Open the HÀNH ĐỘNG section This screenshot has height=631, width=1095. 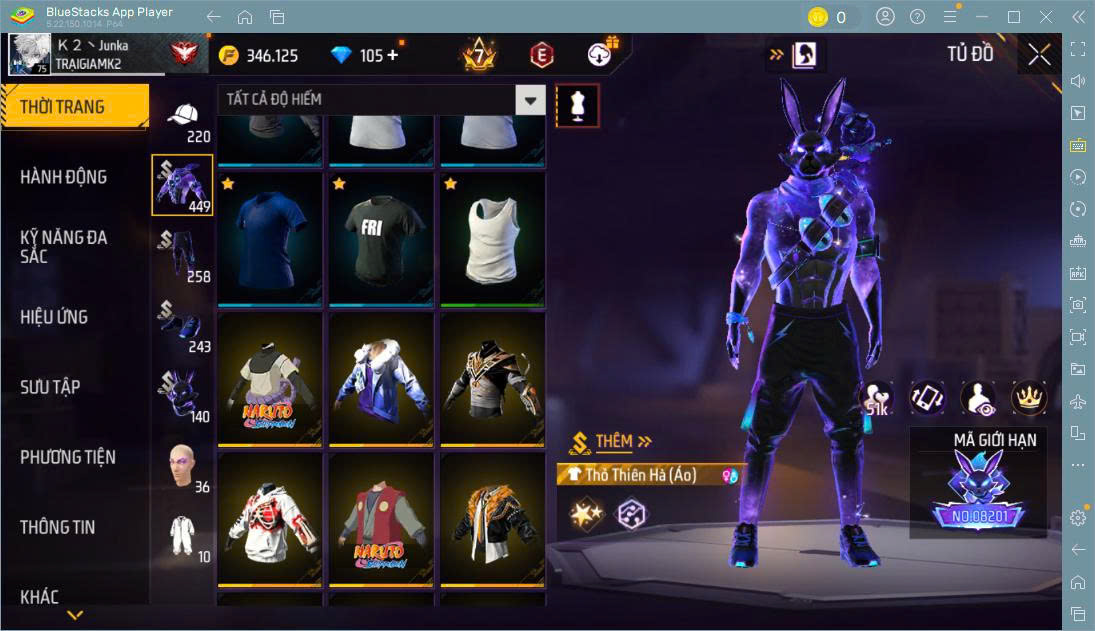[64, 177]
